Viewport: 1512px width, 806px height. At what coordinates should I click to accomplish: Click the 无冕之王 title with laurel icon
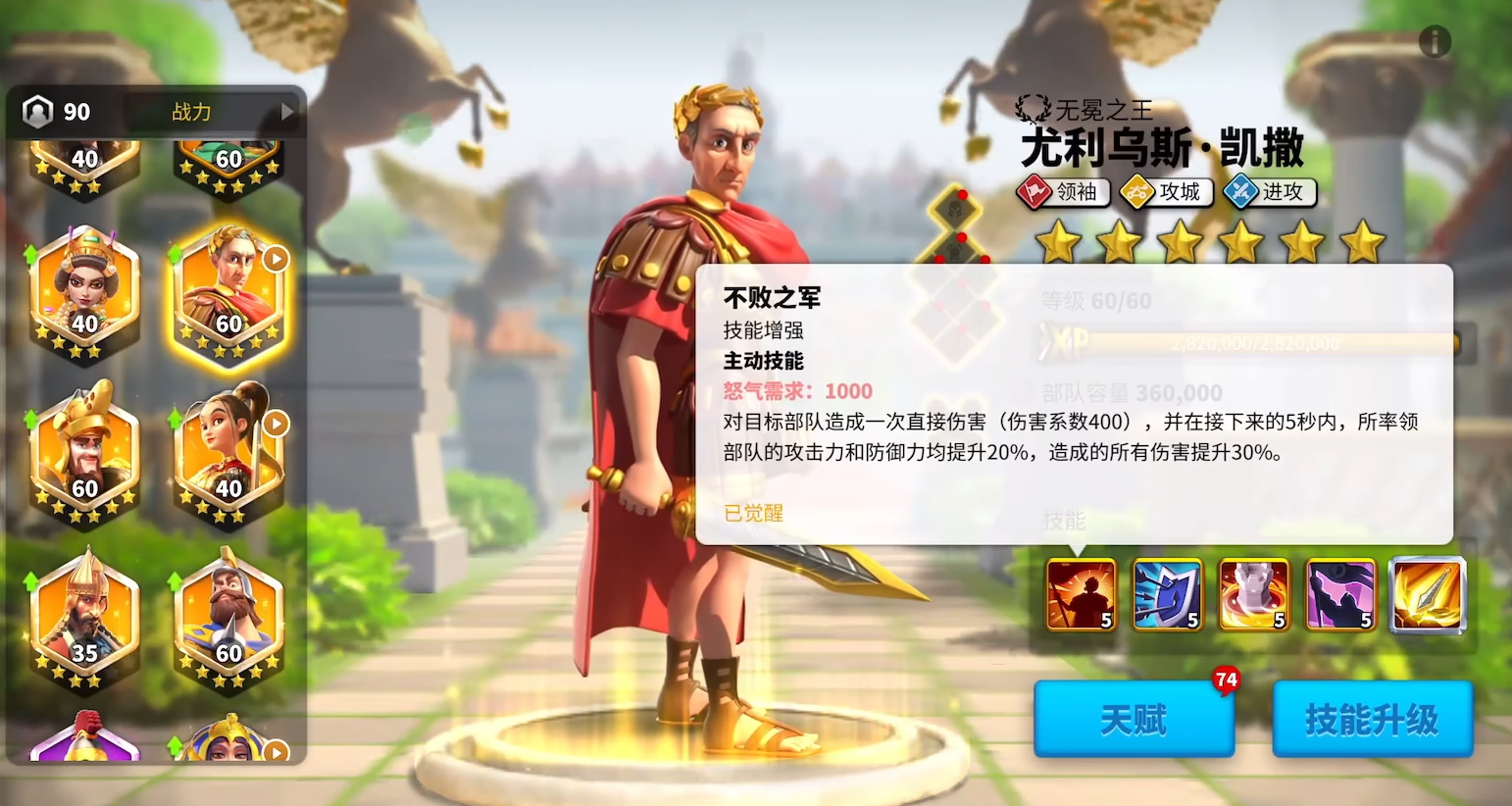tap(1084, 109)
